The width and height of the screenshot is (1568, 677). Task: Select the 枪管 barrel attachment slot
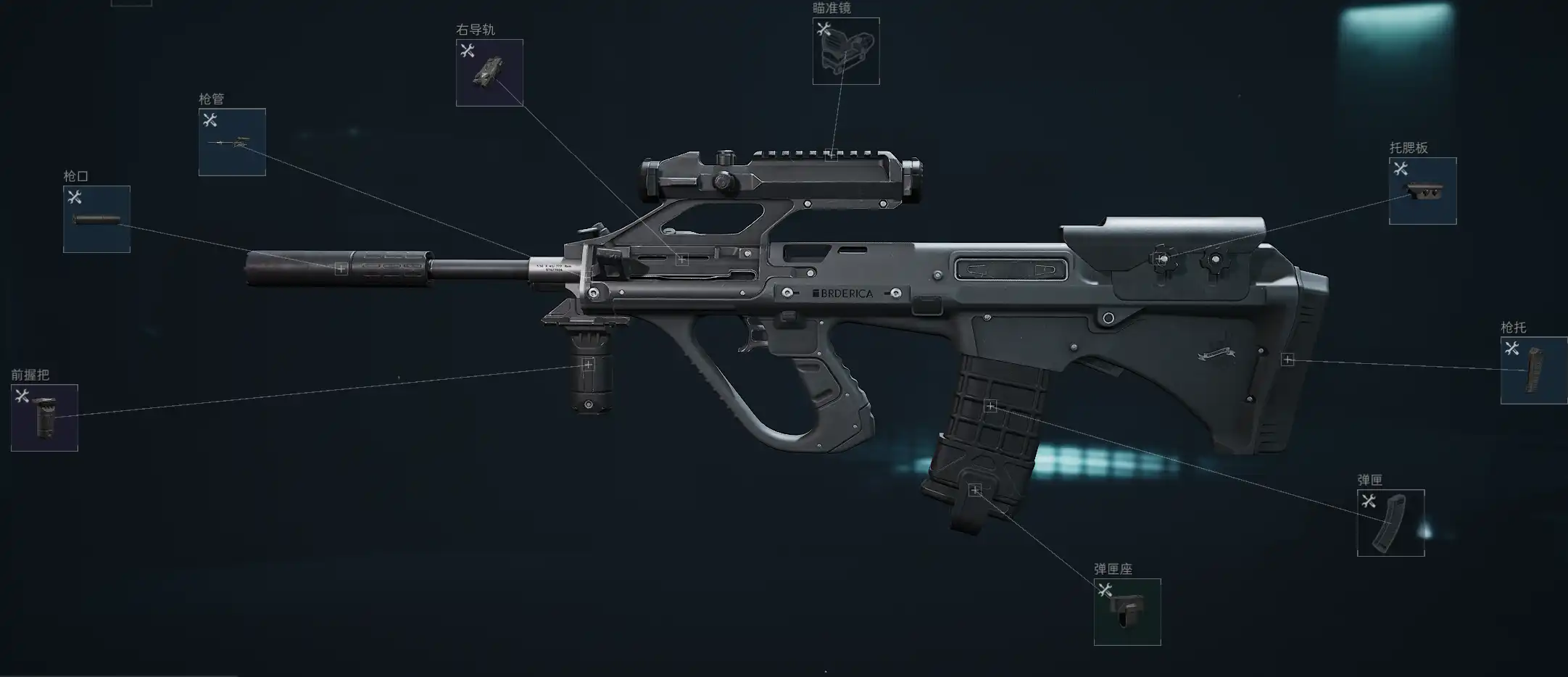[x=232, y=142]
